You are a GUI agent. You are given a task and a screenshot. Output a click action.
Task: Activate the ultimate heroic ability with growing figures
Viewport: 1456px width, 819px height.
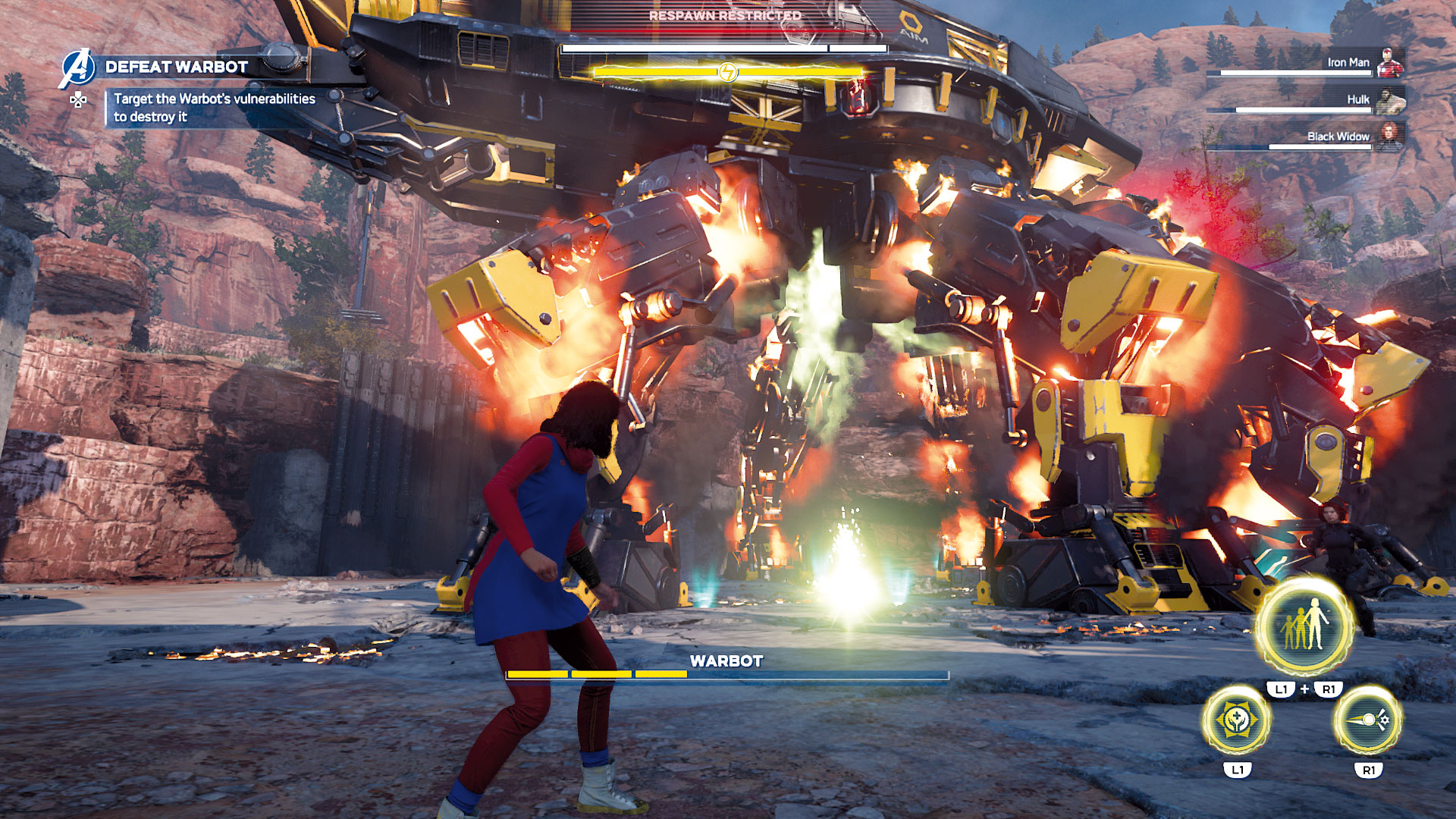(x=1304, y=626)
